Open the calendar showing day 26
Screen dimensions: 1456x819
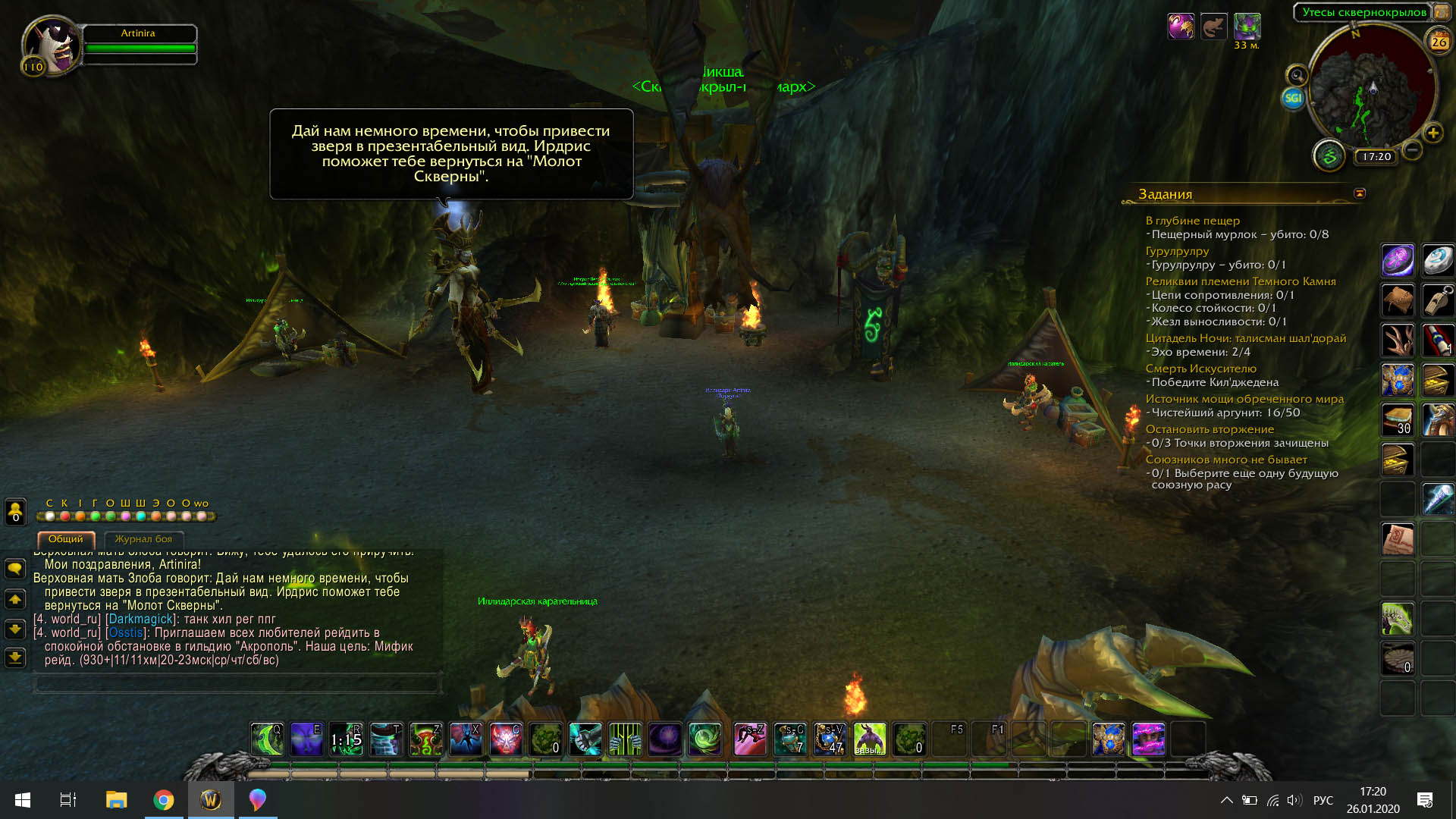(1439, 42)
